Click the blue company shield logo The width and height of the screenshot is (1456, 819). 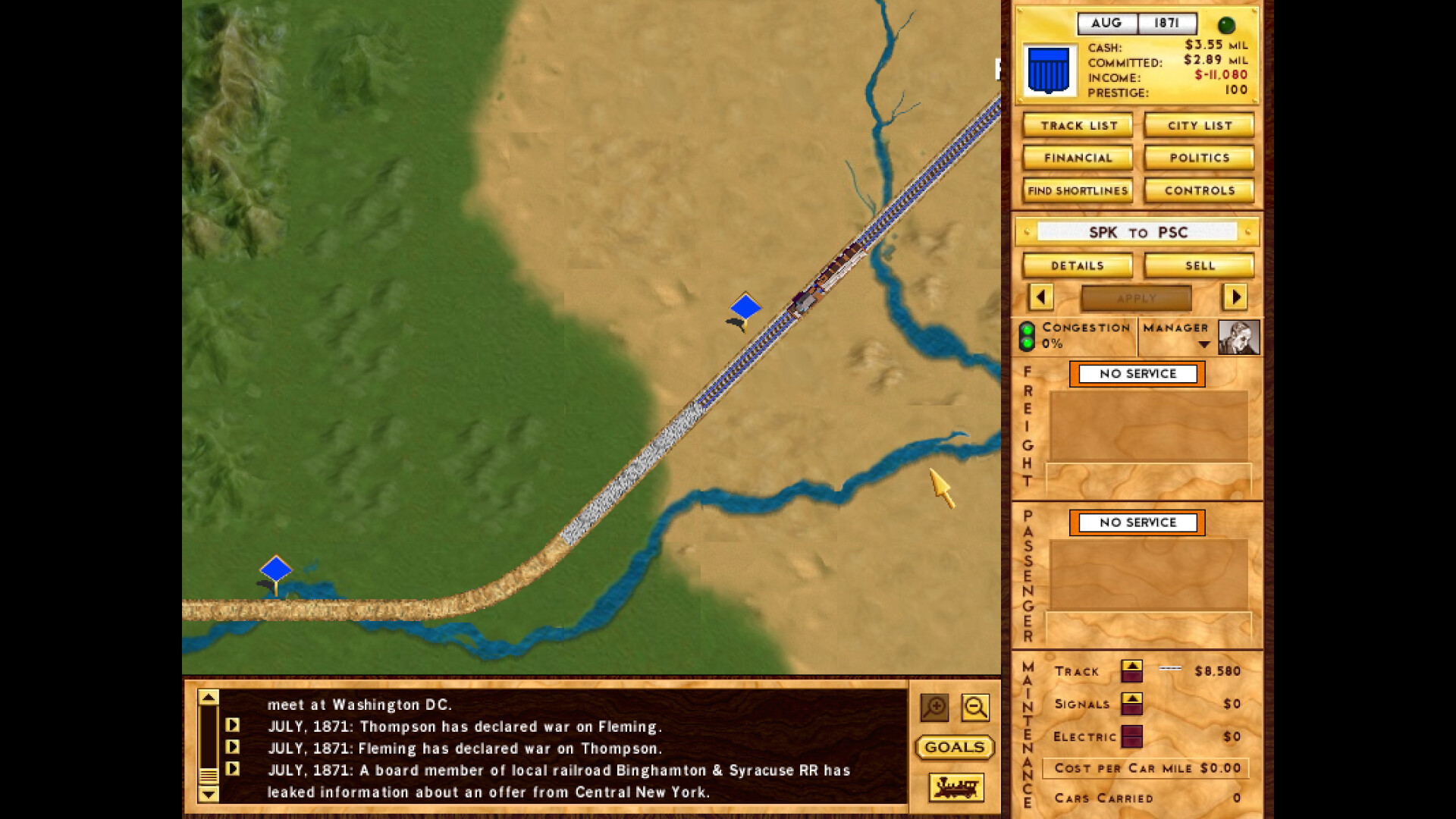tap(1050, 67)
